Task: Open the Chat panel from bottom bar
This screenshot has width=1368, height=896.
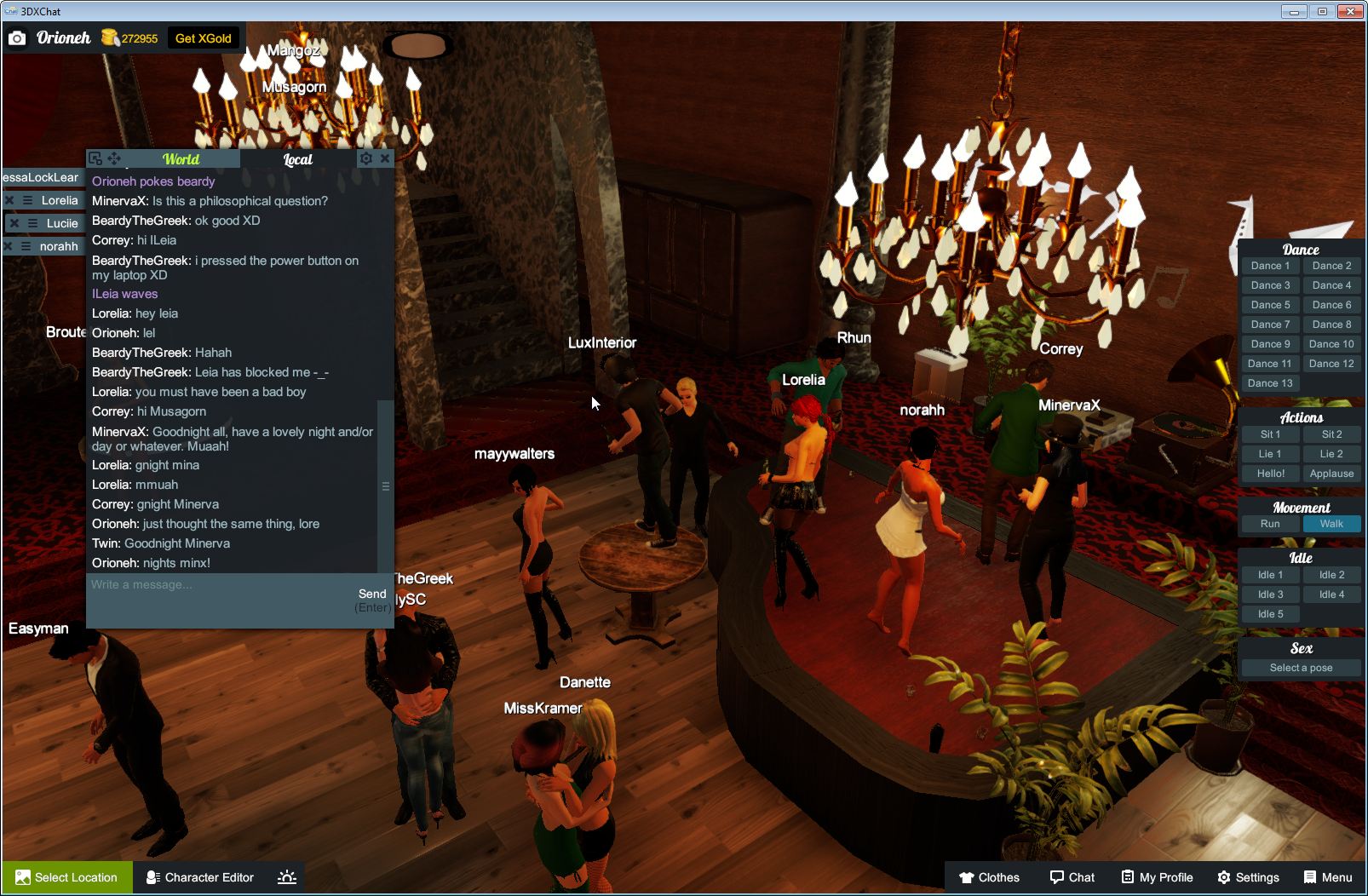Action: click(x=1072, y=877)
